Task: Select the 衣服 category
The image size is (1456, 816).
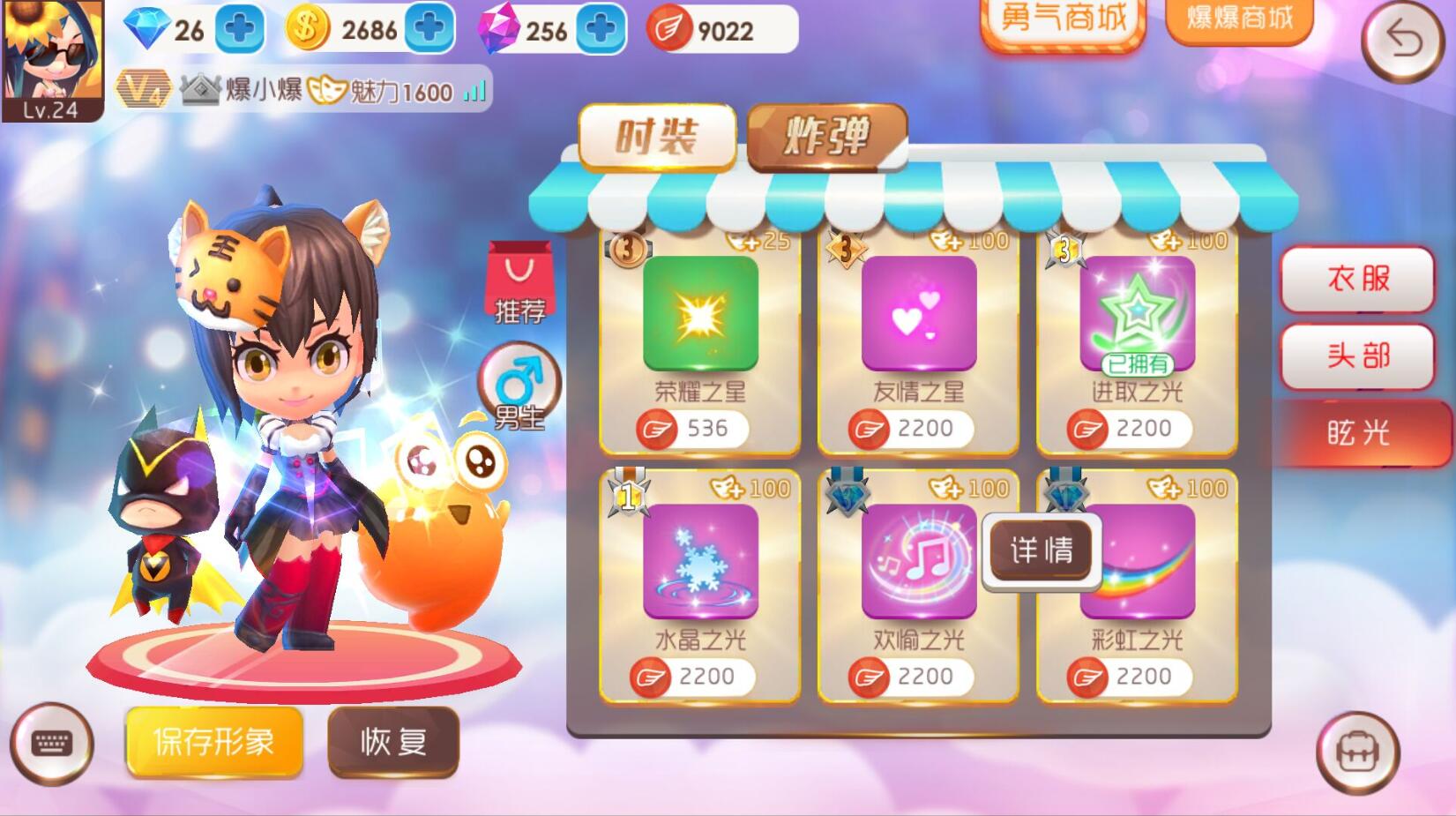Action: [x=1357, y=279]
